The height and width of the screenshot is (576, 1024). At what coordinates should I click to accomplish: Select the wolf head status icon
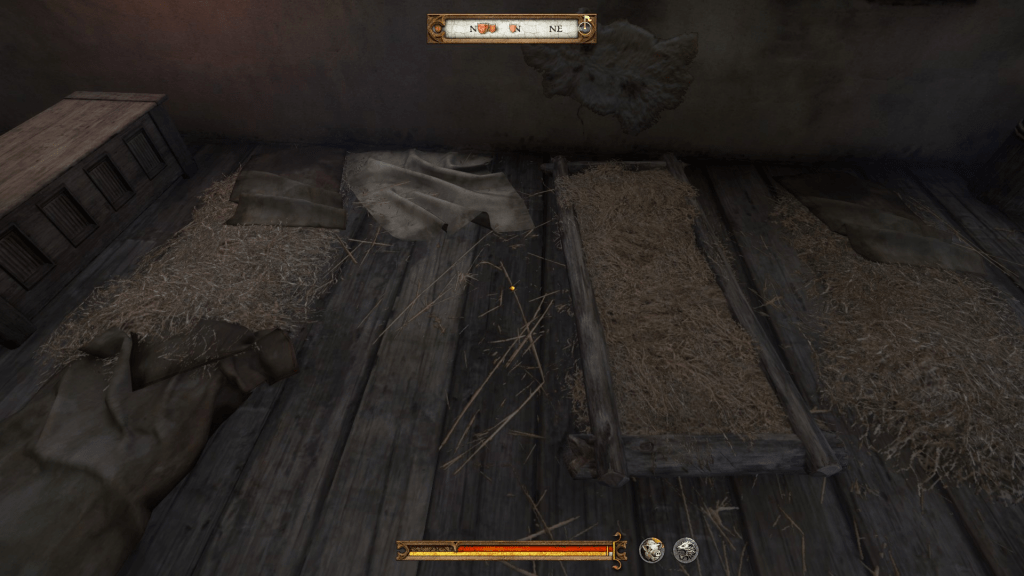click(685, 549)
